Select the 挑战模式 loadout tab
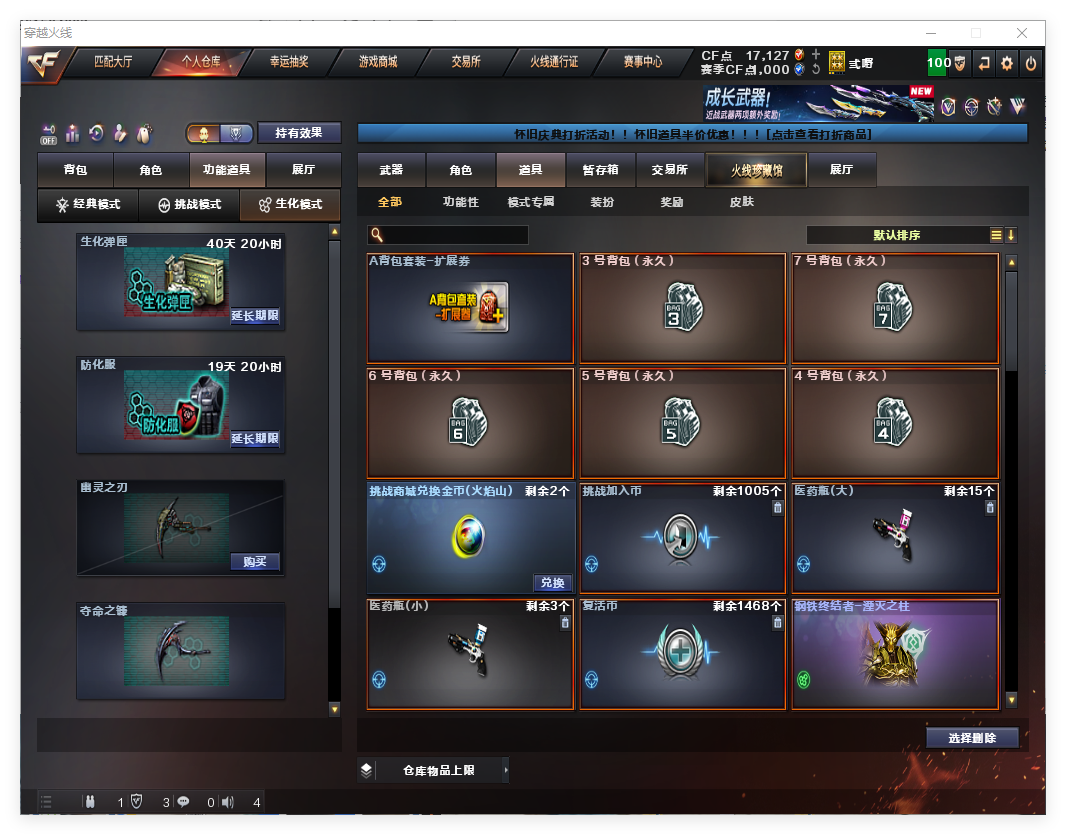The image size is (1066, 835). coord(190,204)
